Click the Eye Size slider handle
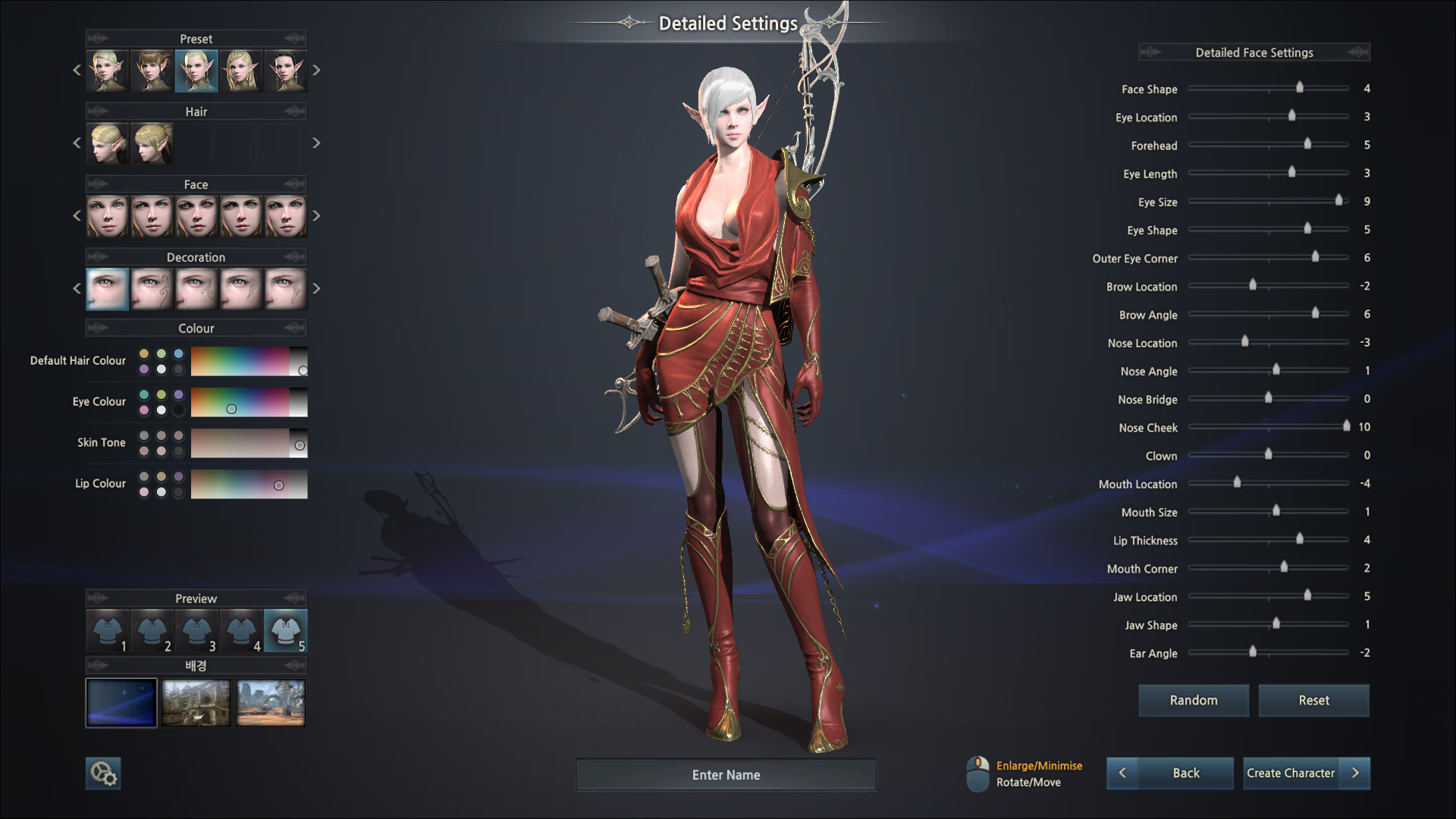Viewport: 1456px width, 819px height. coord(1338,201)
